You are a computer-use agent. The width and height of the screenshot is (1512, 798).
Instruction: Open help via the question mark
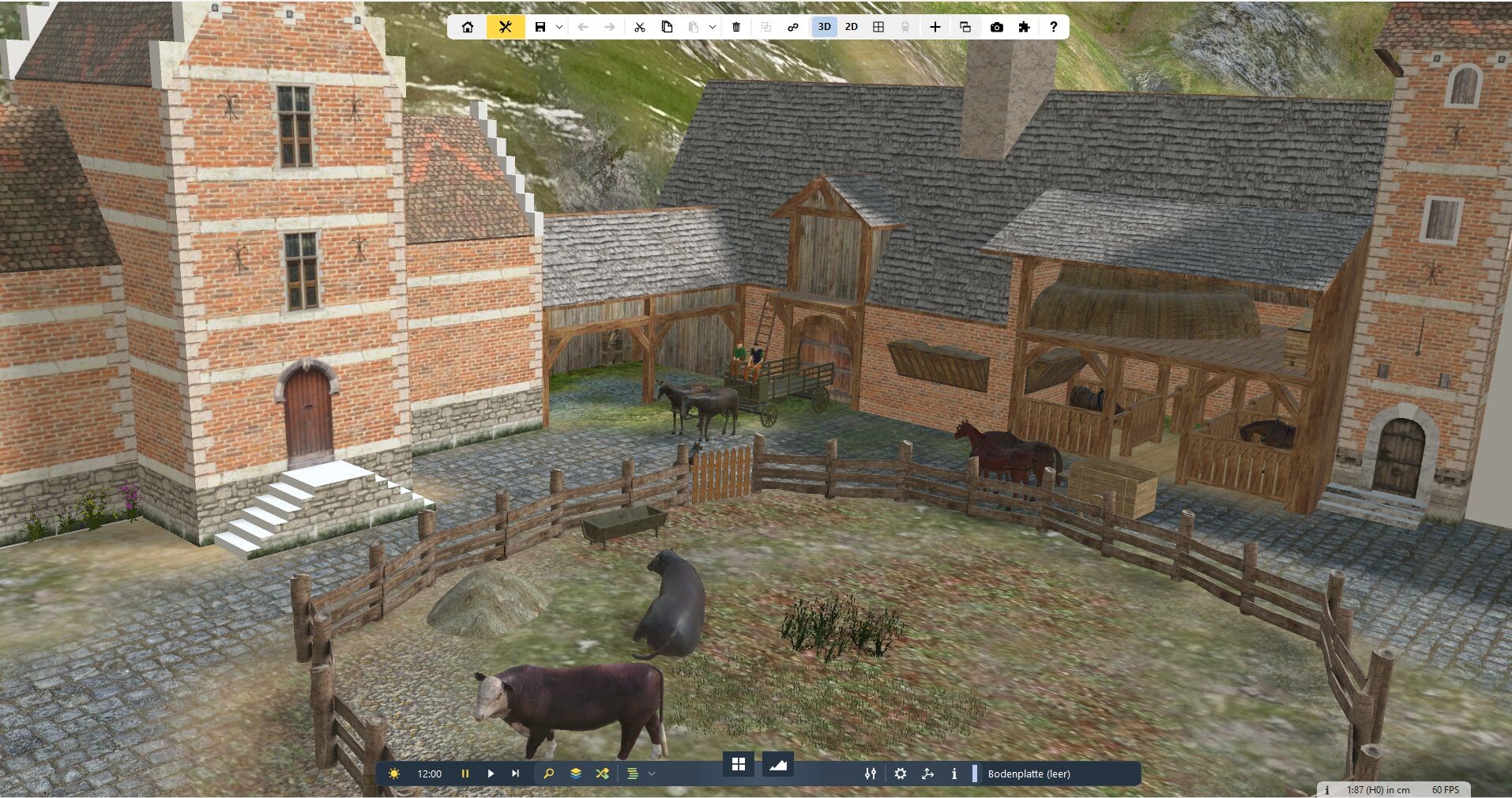[x=1053, y=27]
